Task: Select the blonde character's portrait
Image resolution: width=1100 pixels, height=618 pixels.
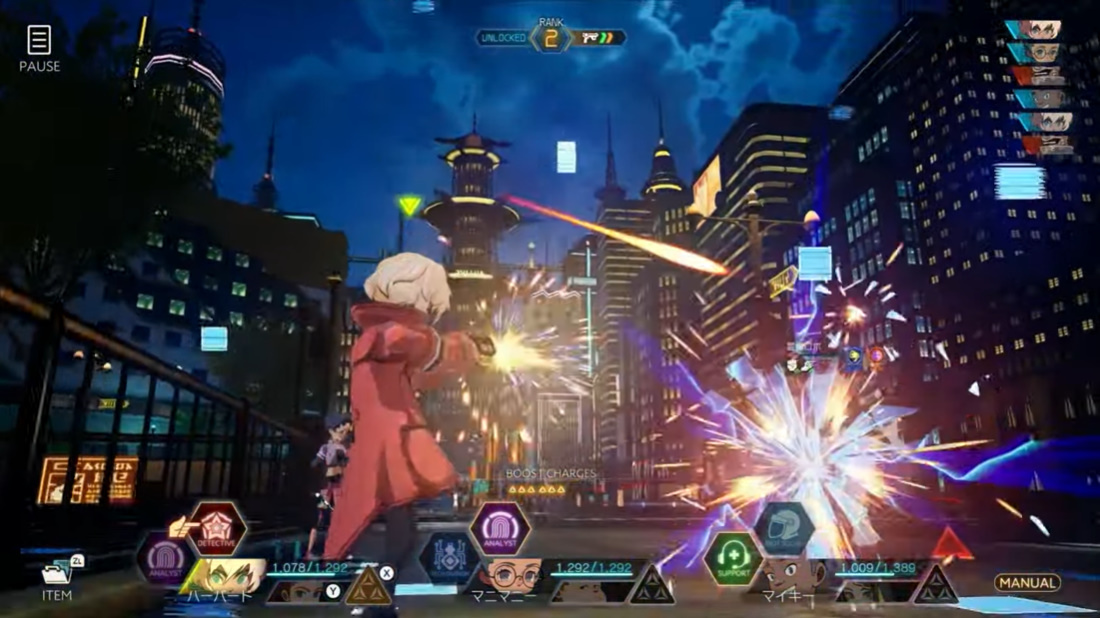Action: [233, 575]
